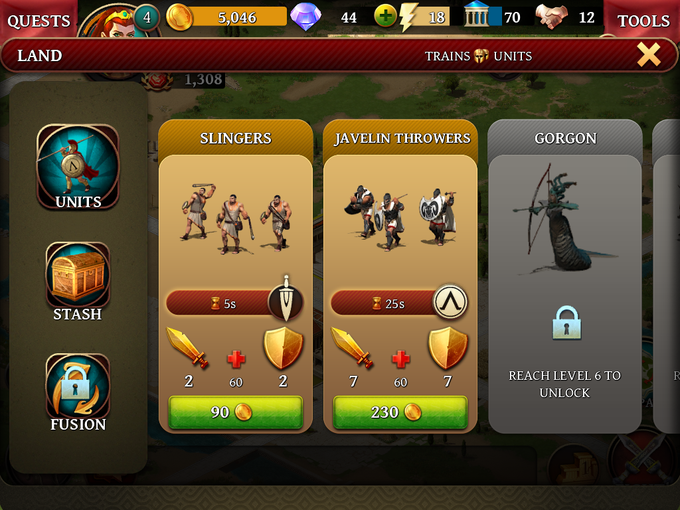Open the Tools menu
Image resolution: width=680 pixels, height=510 pixels.
click(x=643, y=20)
